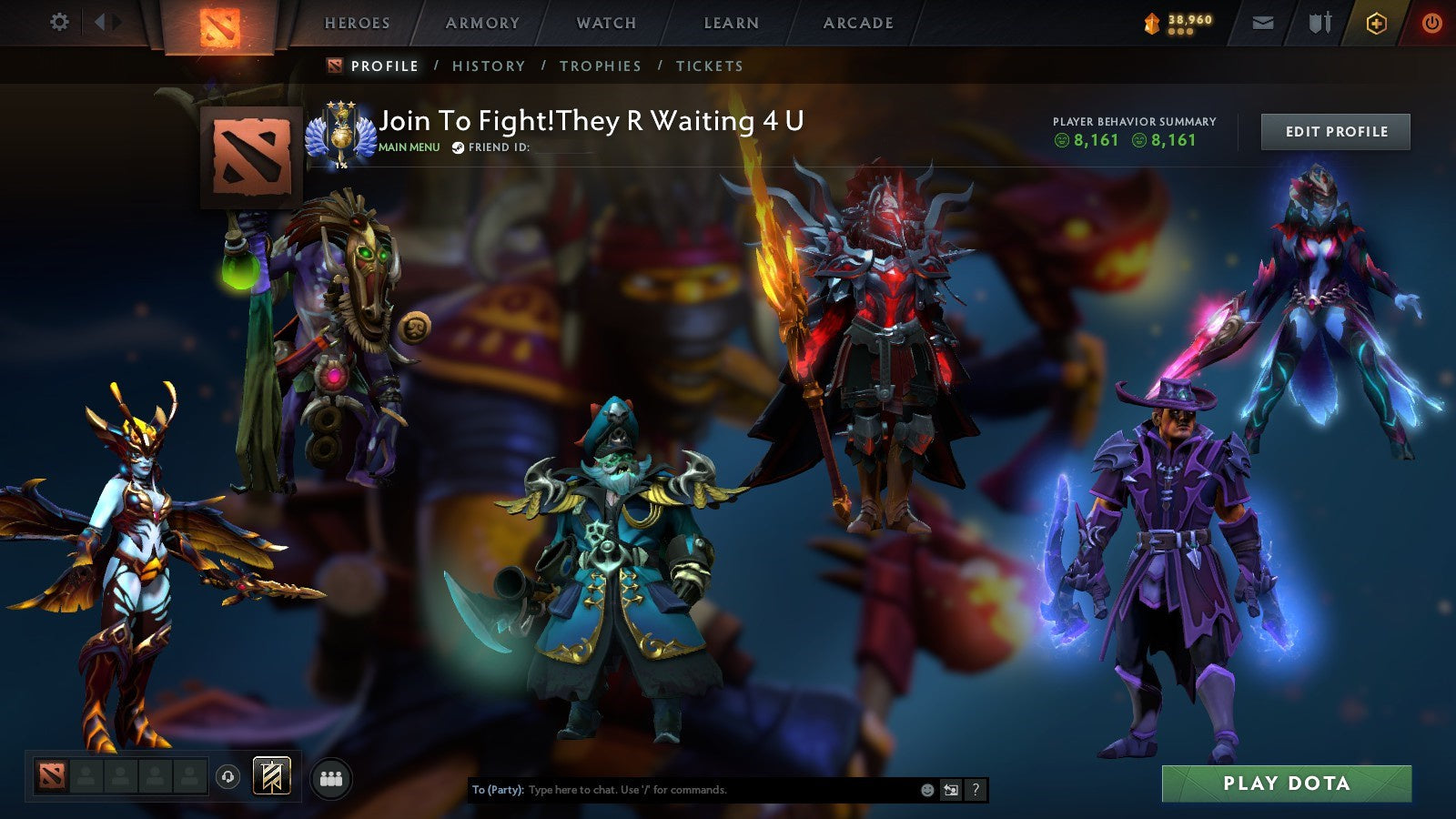Expand the settings gear options
This screenshot has width=1456, height=819.
pyautogui.click(x=60, y=23)
